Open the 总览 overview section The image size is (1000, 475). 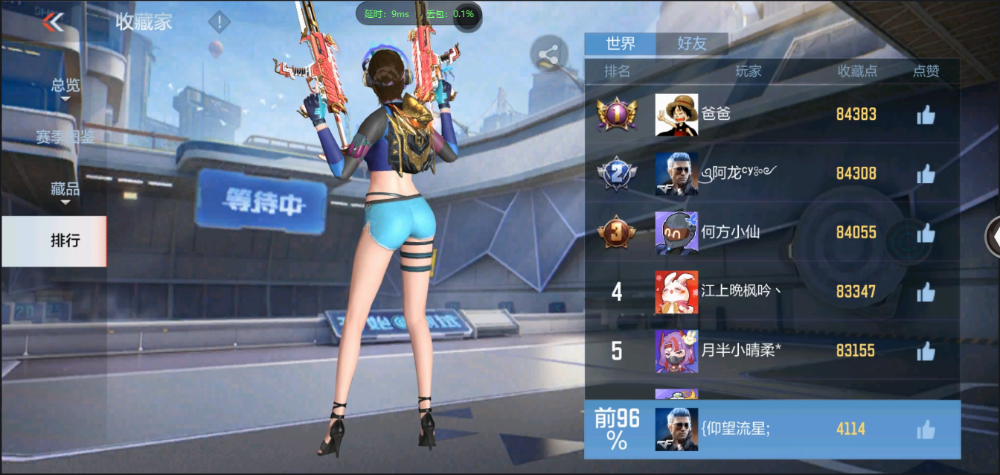(66, 86)
